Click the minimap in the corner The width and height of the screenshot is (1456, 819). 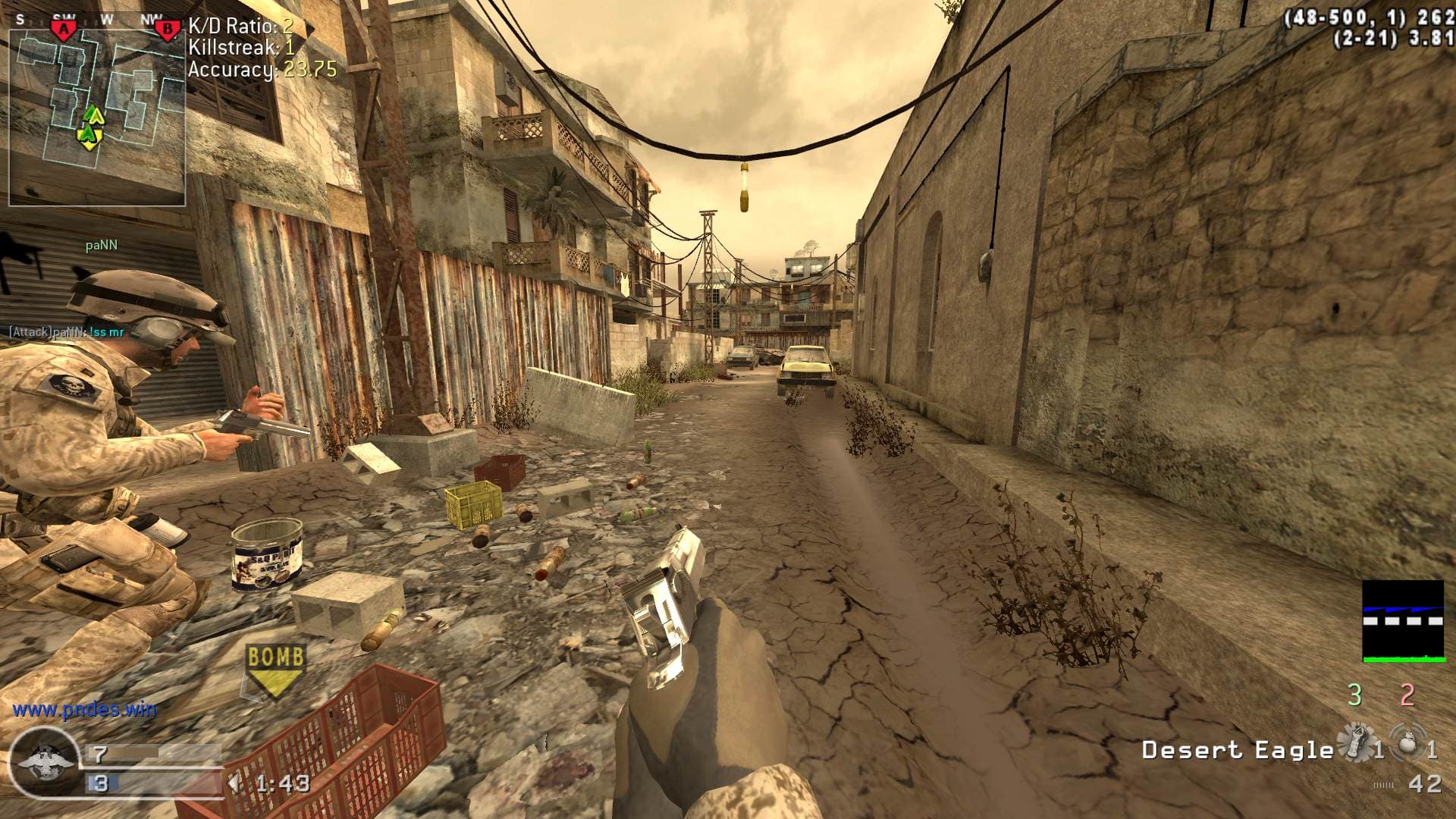pyautogui.click(x=97, y=114)
